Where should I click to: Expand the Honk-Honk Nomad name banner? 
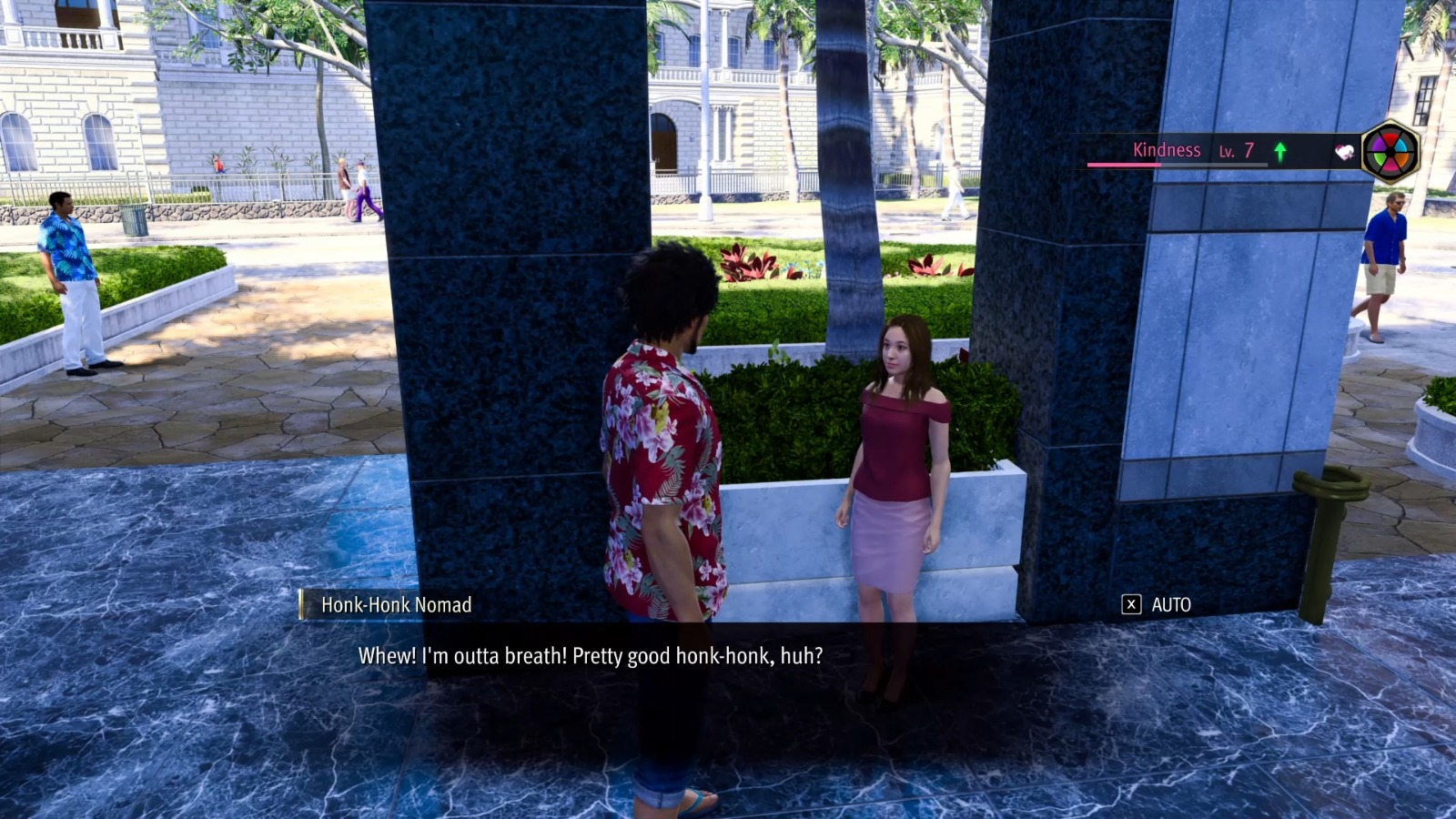(397, 602)
